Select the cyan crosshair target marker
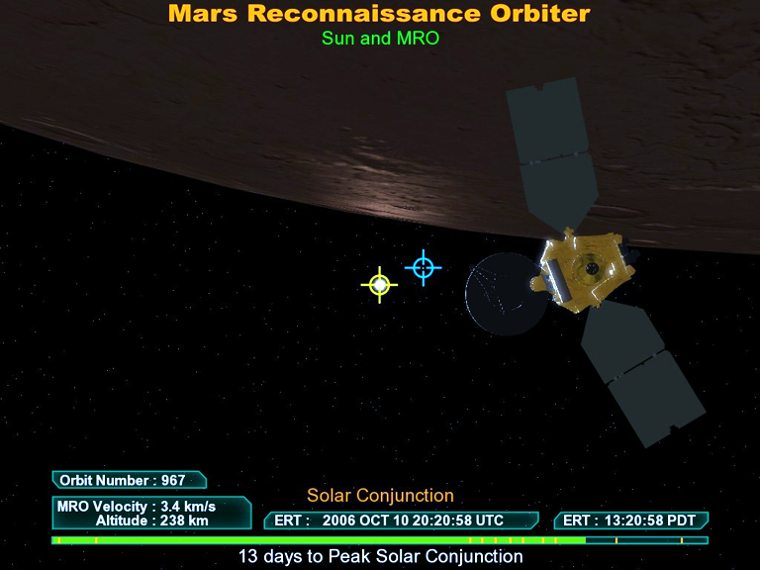 point(423,267)
